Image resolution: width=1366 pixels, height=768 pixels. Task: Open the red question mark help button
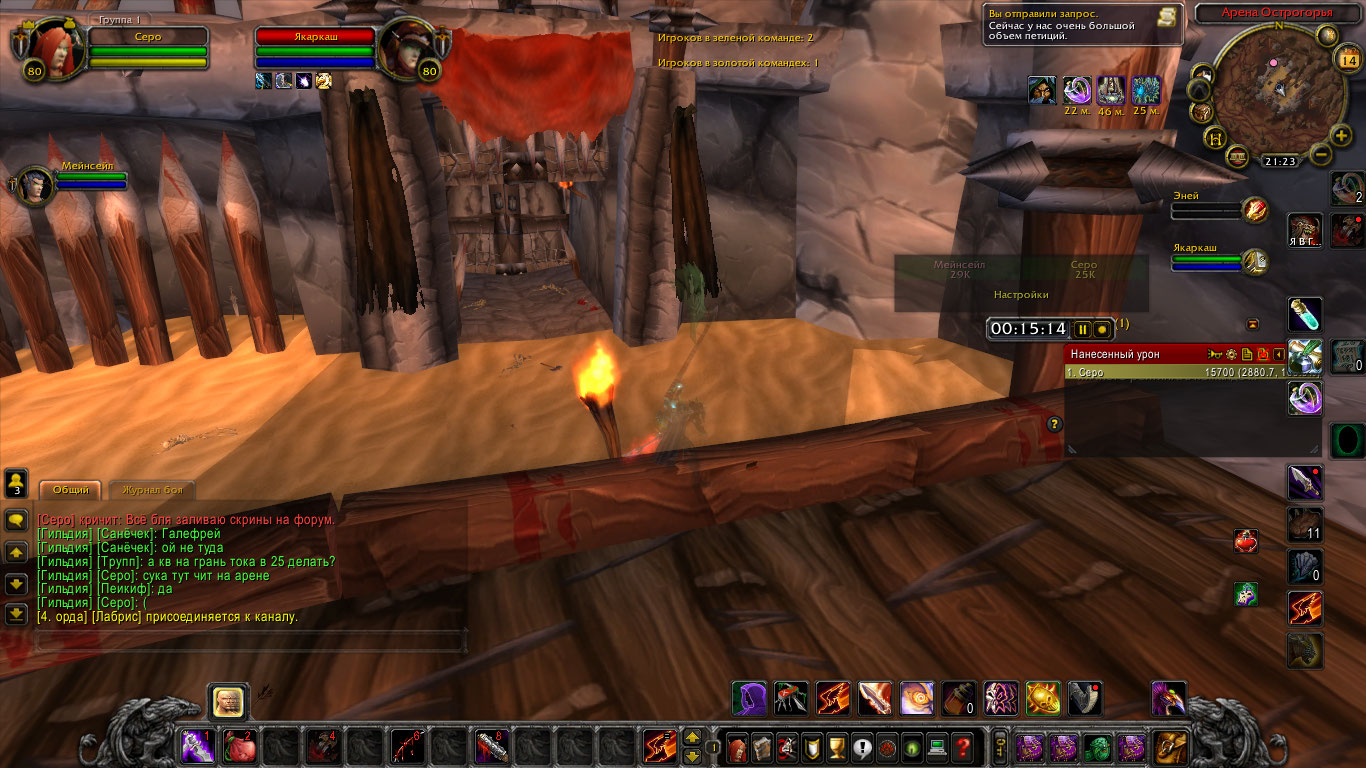click(962, 747)
